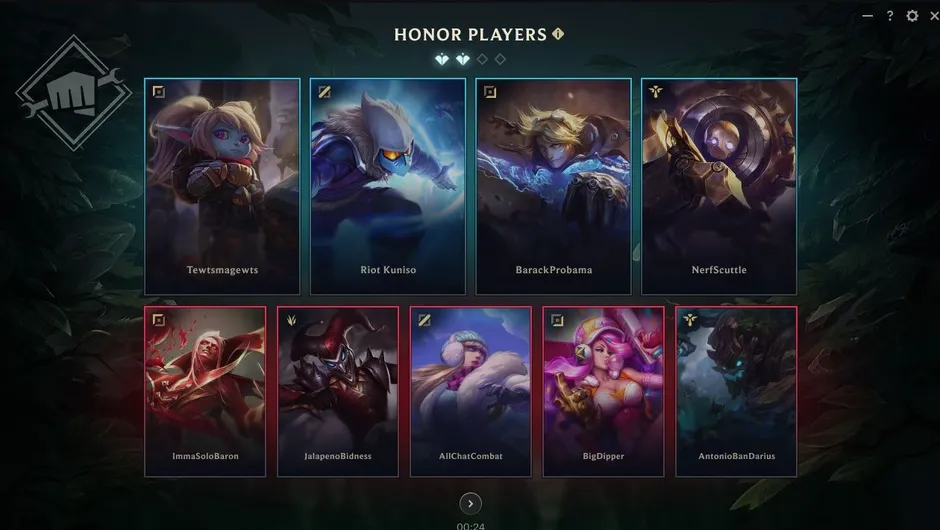Screen dimensions: 940x530
Task: Pick JalapenoBidness to honor
Action: [x=338, y=391]
